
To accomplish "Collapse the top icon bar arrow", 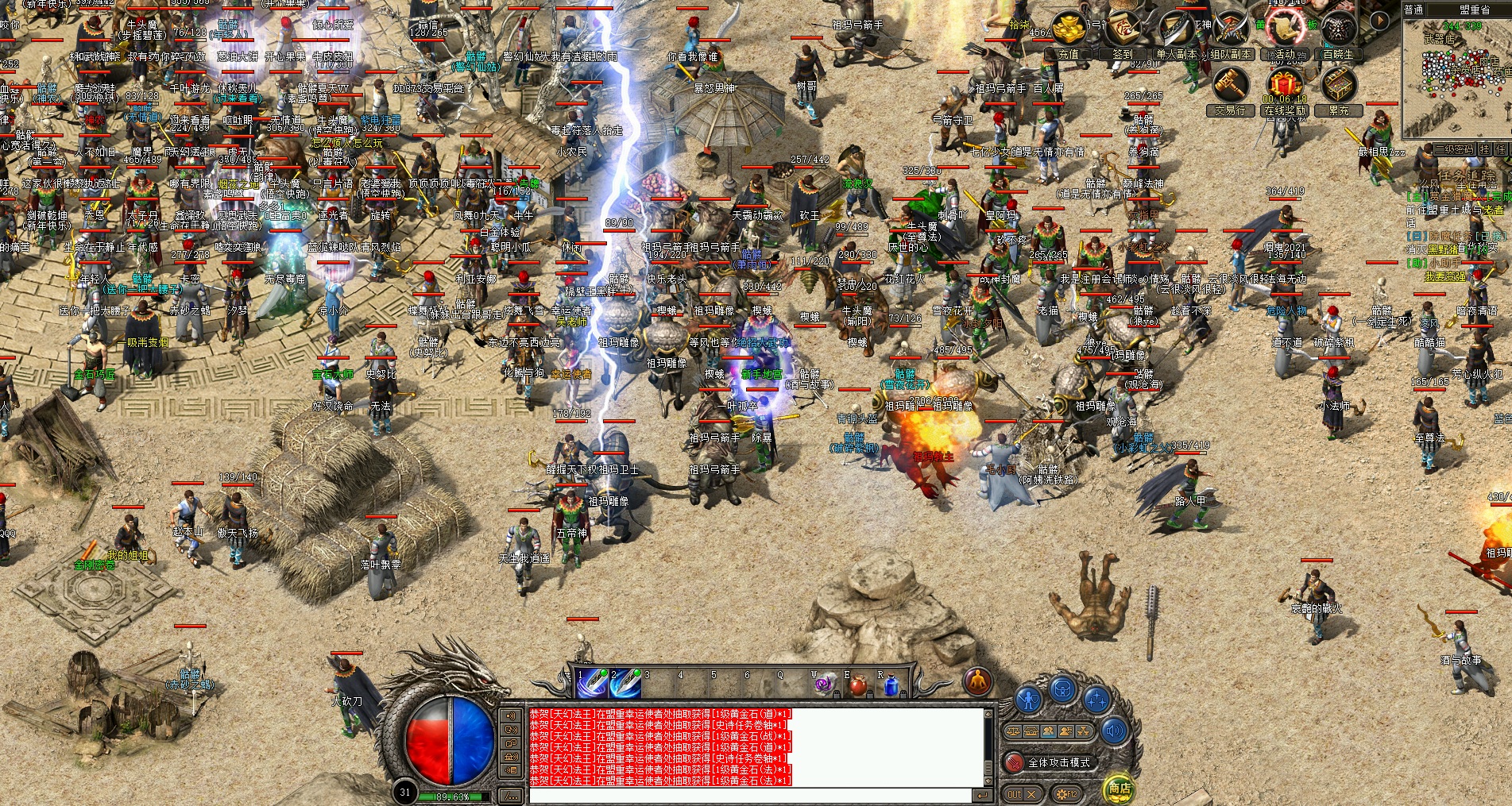I will tap(1381, 21).
